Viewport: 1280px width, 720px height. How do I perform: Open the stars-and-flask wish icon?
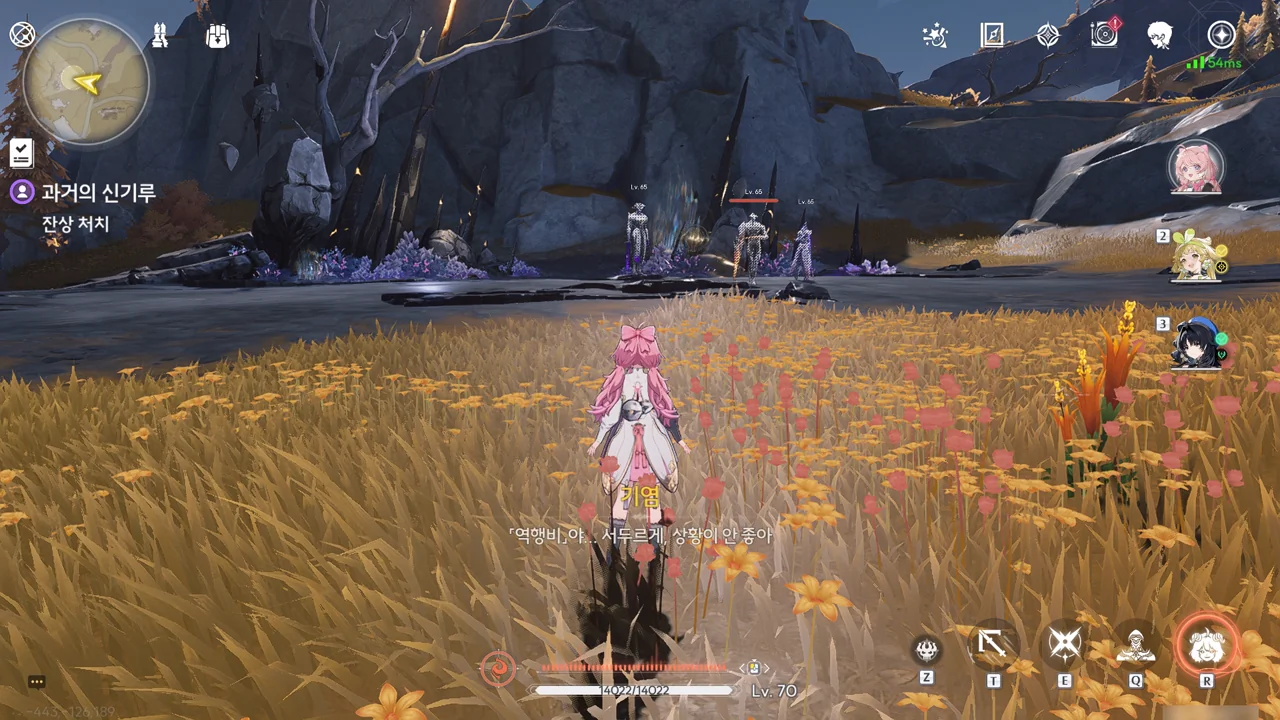pos(935,36)
